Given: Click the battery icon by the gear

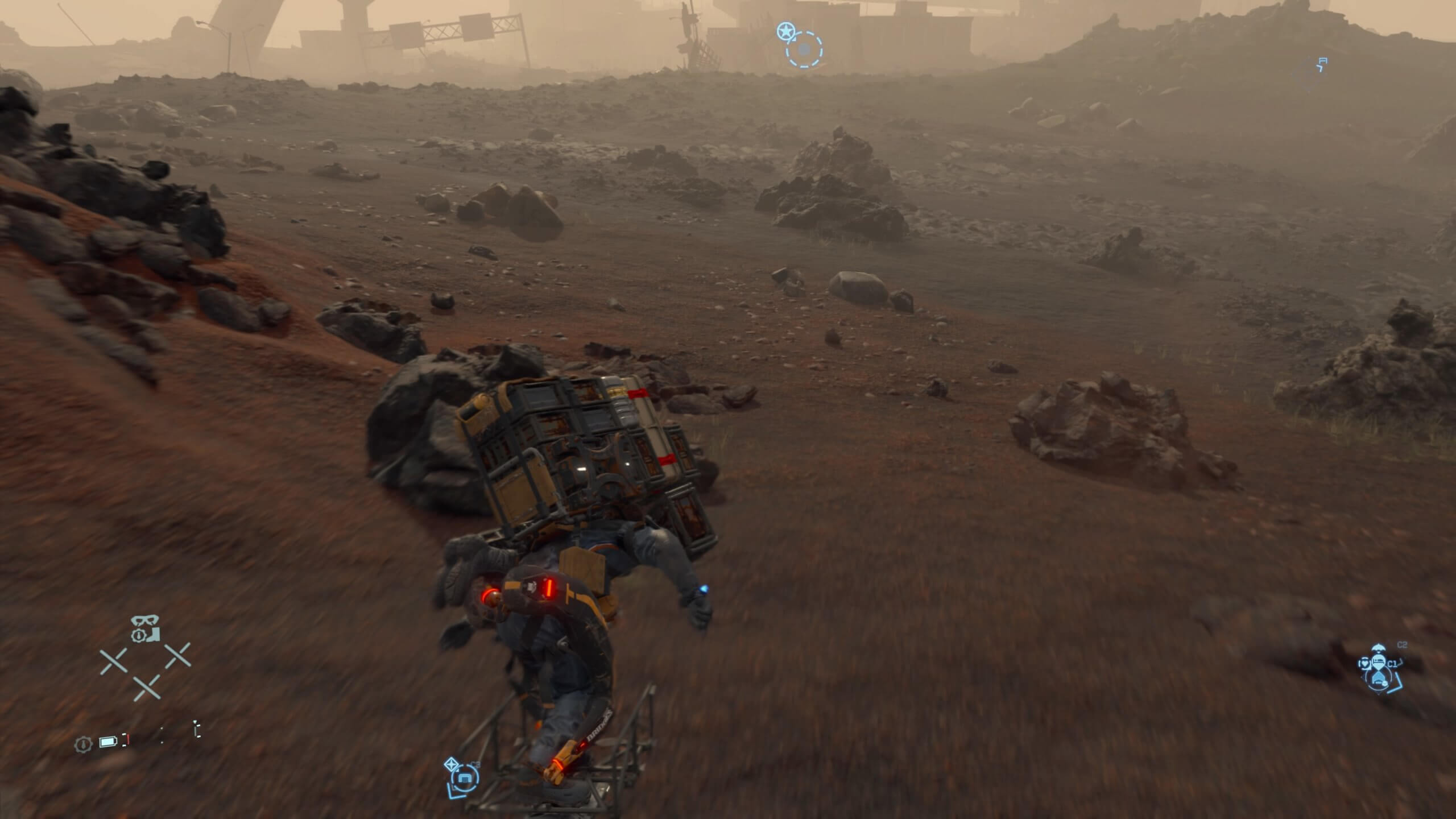Looking at the screenshot, I should pyautogui.click(x=107, y=742).
